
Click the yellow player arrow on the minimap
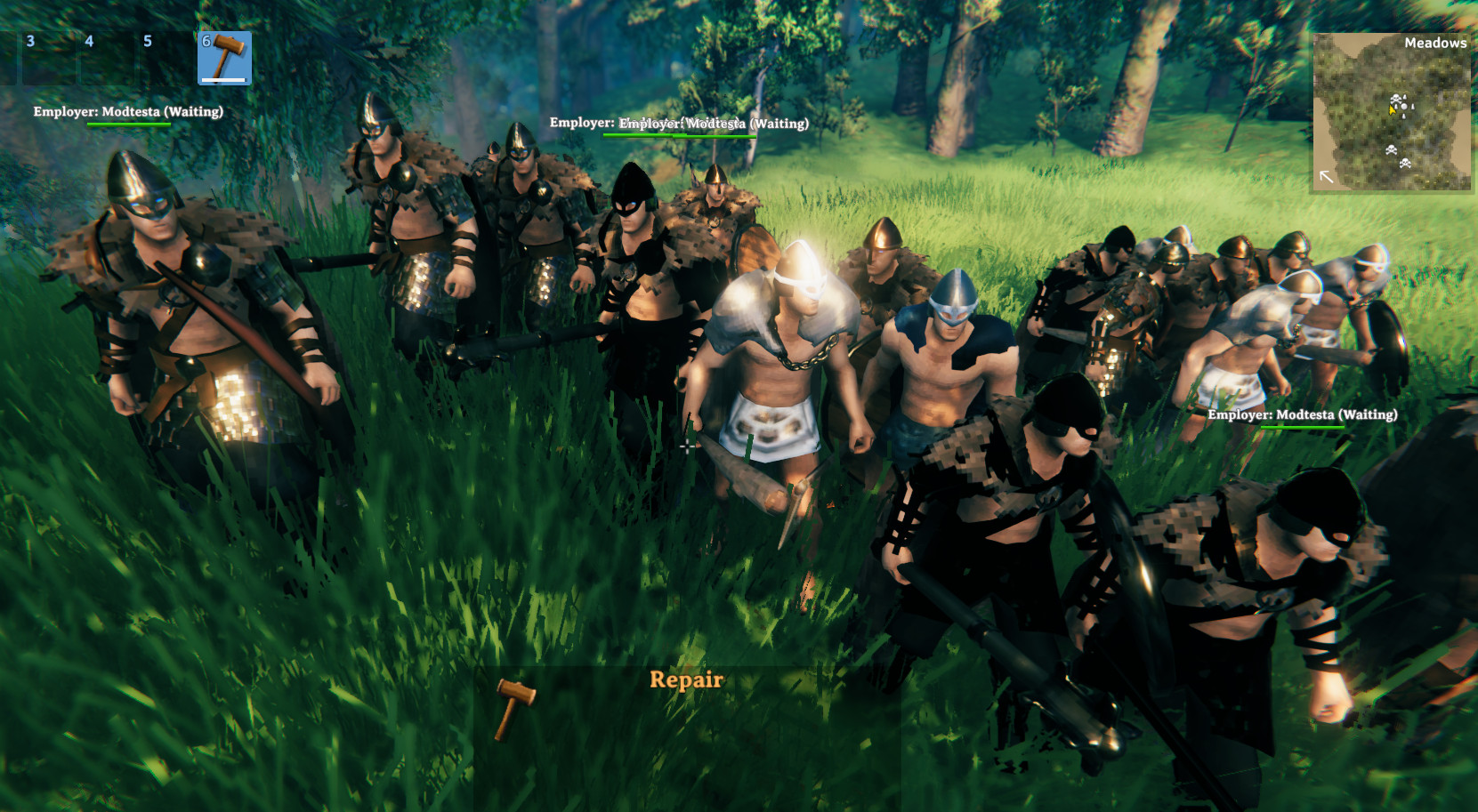[1392, 110]
